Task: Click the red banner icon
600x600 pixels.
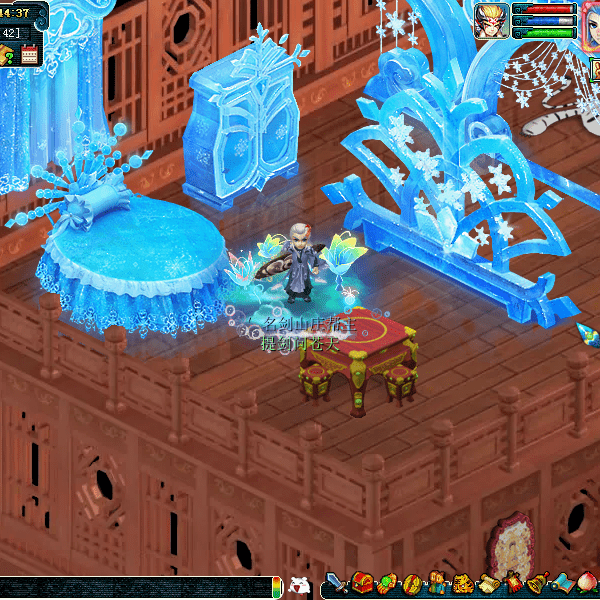Action: tap(513, 584)
